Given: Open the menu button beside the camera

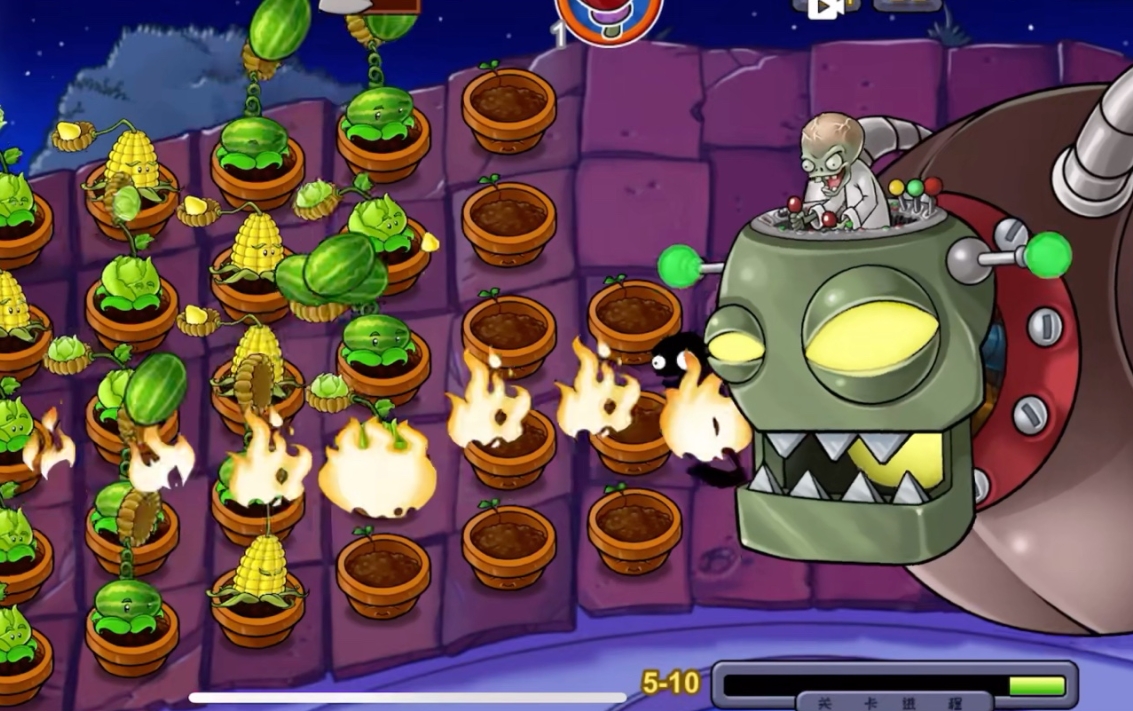Looking at the screenshot, I should [x=906, y=5].
